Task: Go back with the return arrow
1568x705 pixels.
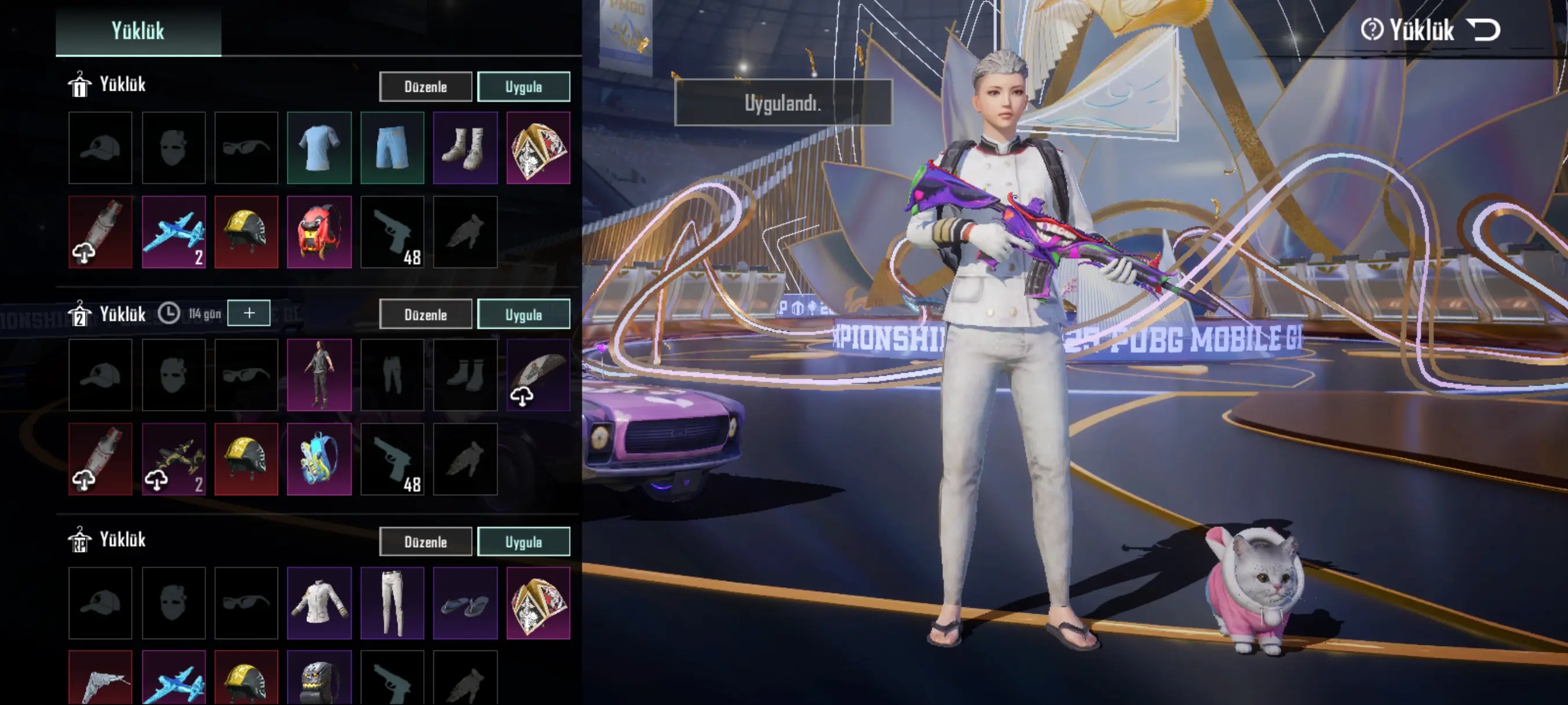Action: [x=1483, y=29]
